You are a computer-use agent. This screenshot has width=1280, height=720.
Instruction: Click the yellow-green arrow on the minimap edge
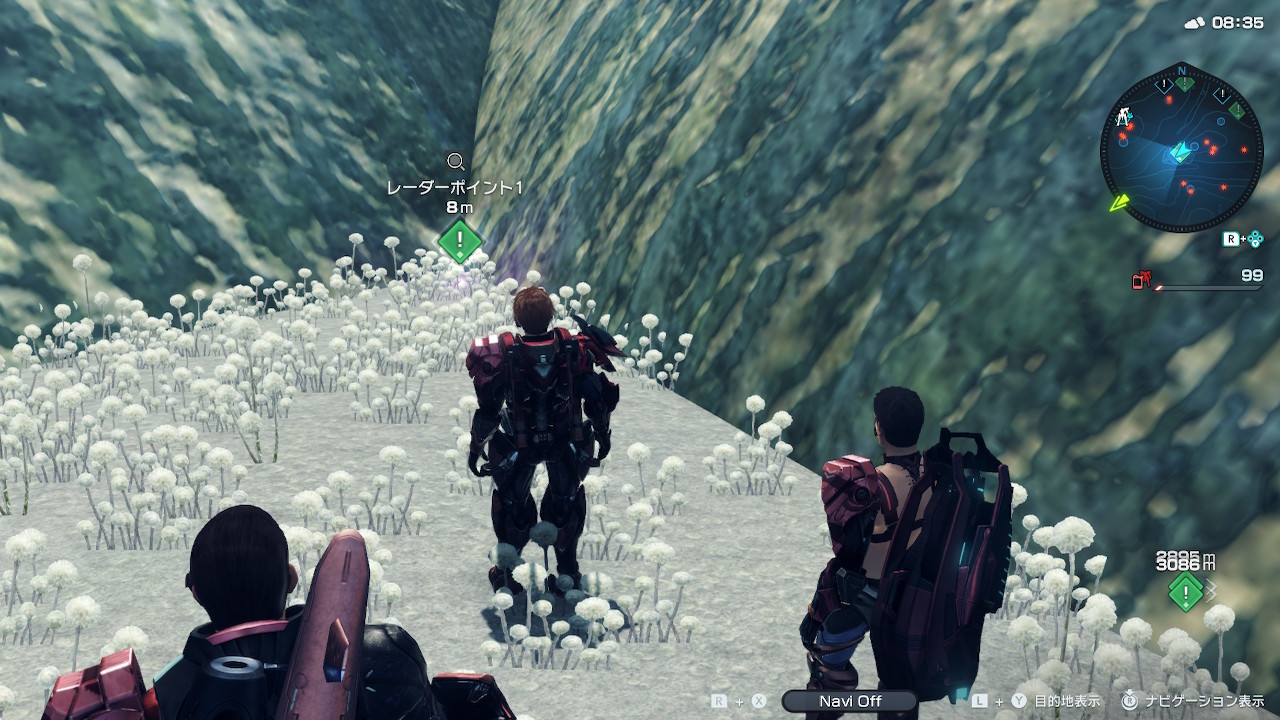[1120, 203]
